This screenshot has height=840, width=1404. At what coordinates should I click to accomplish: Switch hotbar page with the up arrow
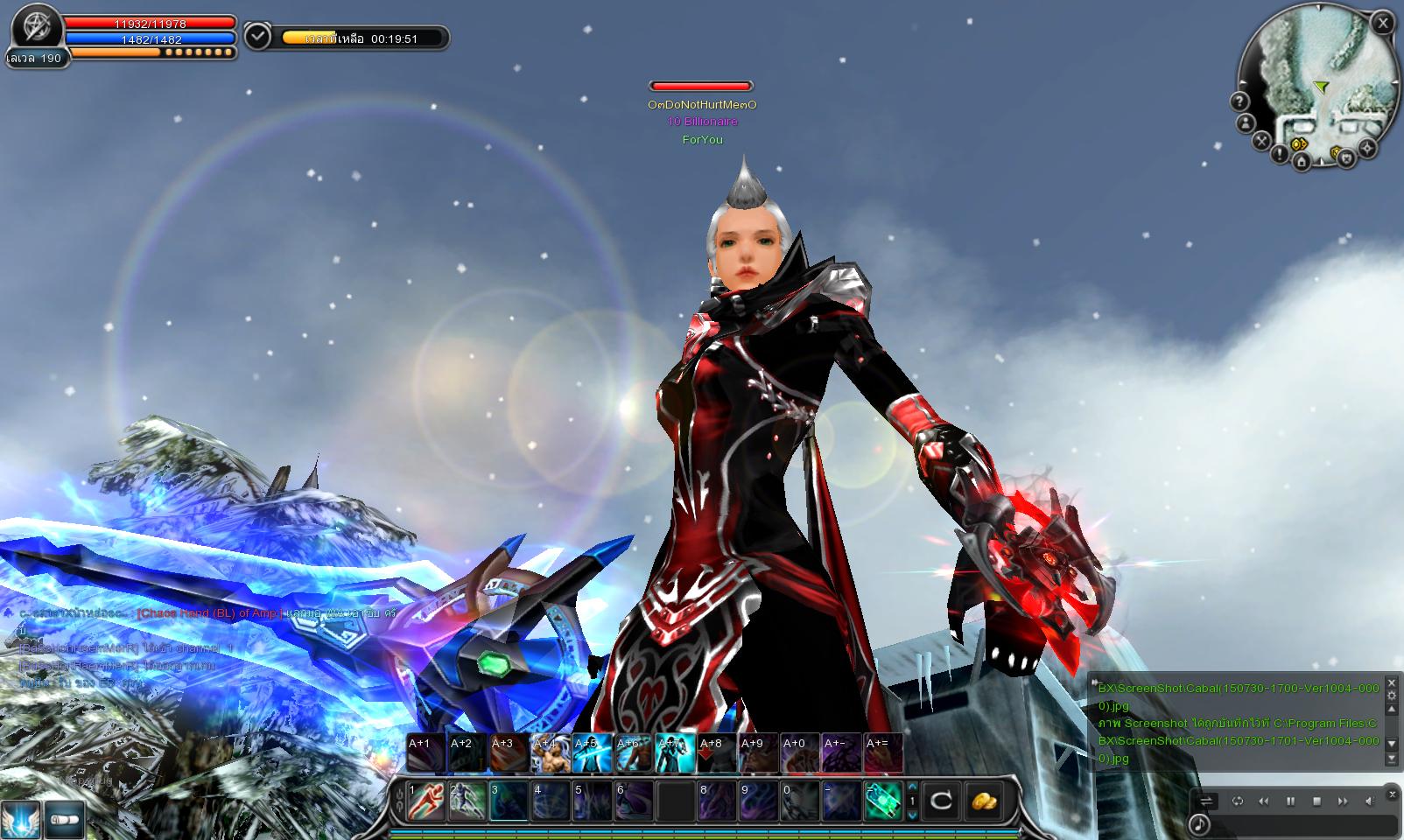click(x=912, y=787)
